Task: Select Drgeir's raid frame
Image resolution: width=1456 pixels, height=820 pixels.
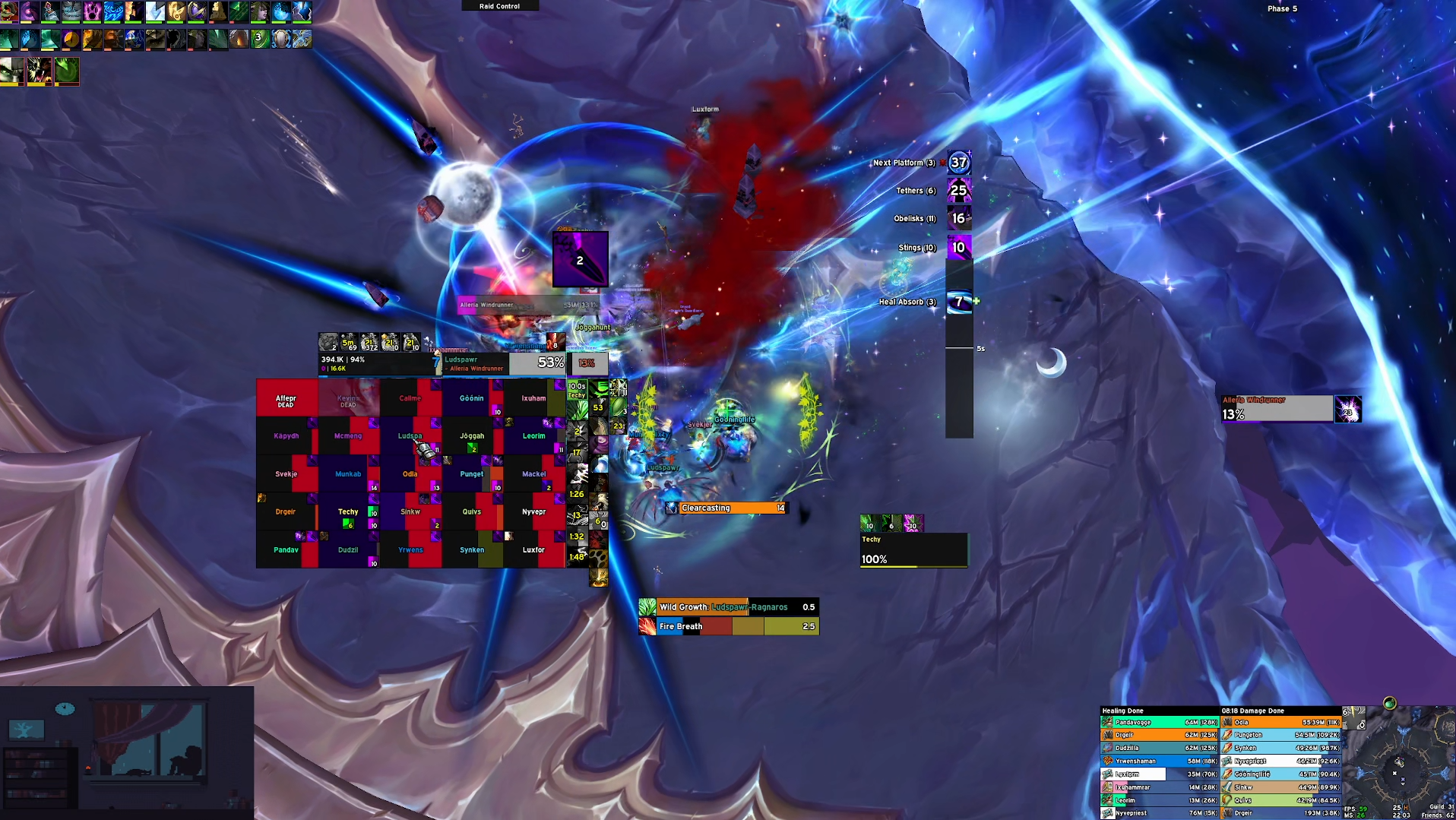Action: (x=286, y=511)
